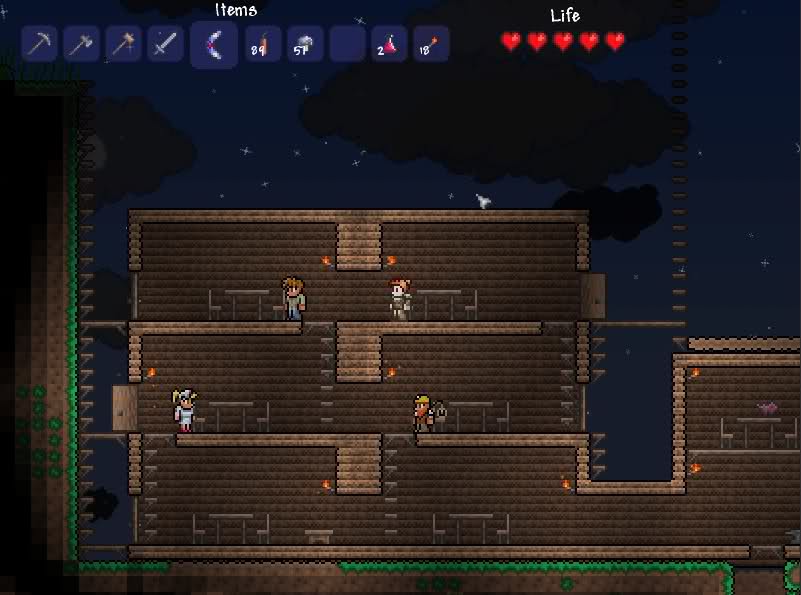Click the highlighted boomerang slot

coord(214,45)
